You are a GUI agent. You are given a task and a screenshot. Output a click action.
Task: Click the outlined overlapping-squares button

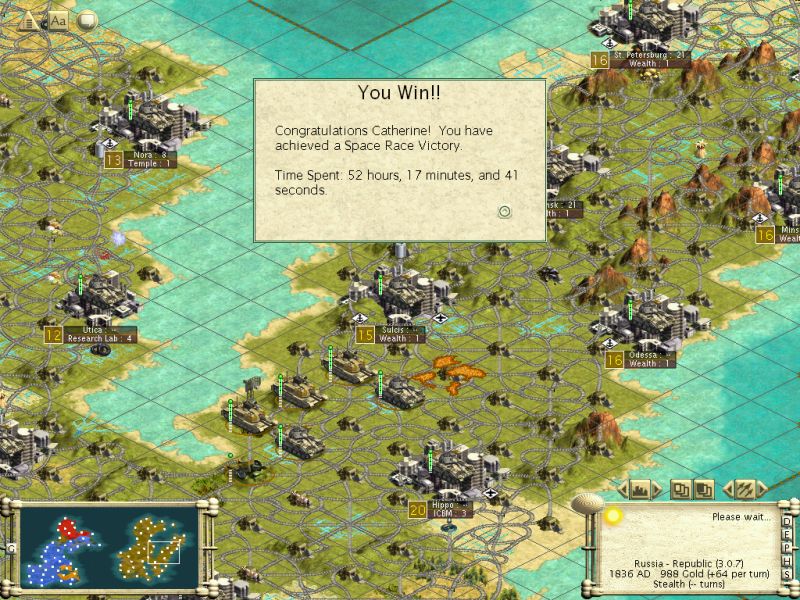coord(680,489)
